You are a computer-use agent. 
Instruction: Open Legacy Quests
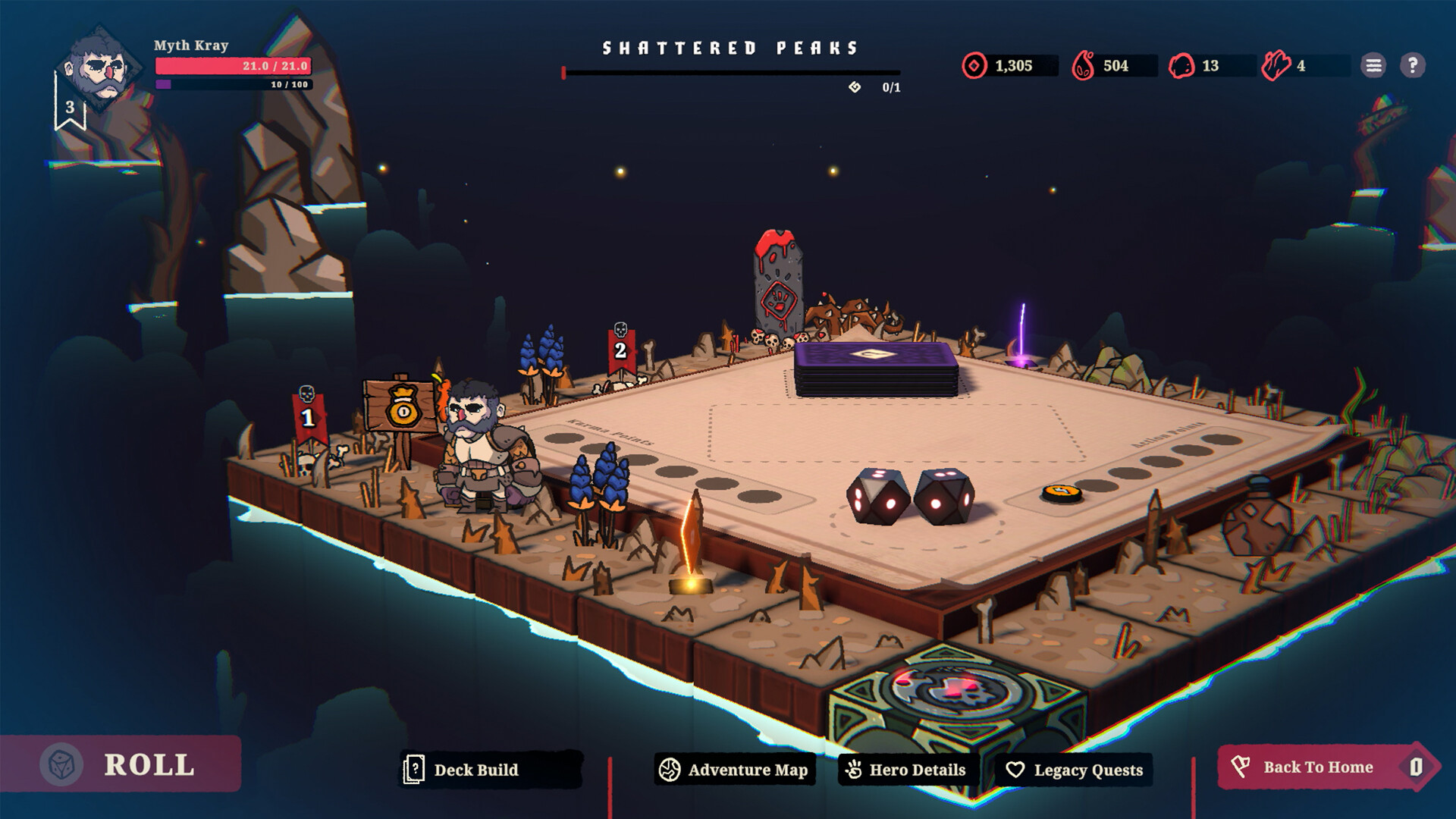pyautogui.click(x=1074, y=770)
